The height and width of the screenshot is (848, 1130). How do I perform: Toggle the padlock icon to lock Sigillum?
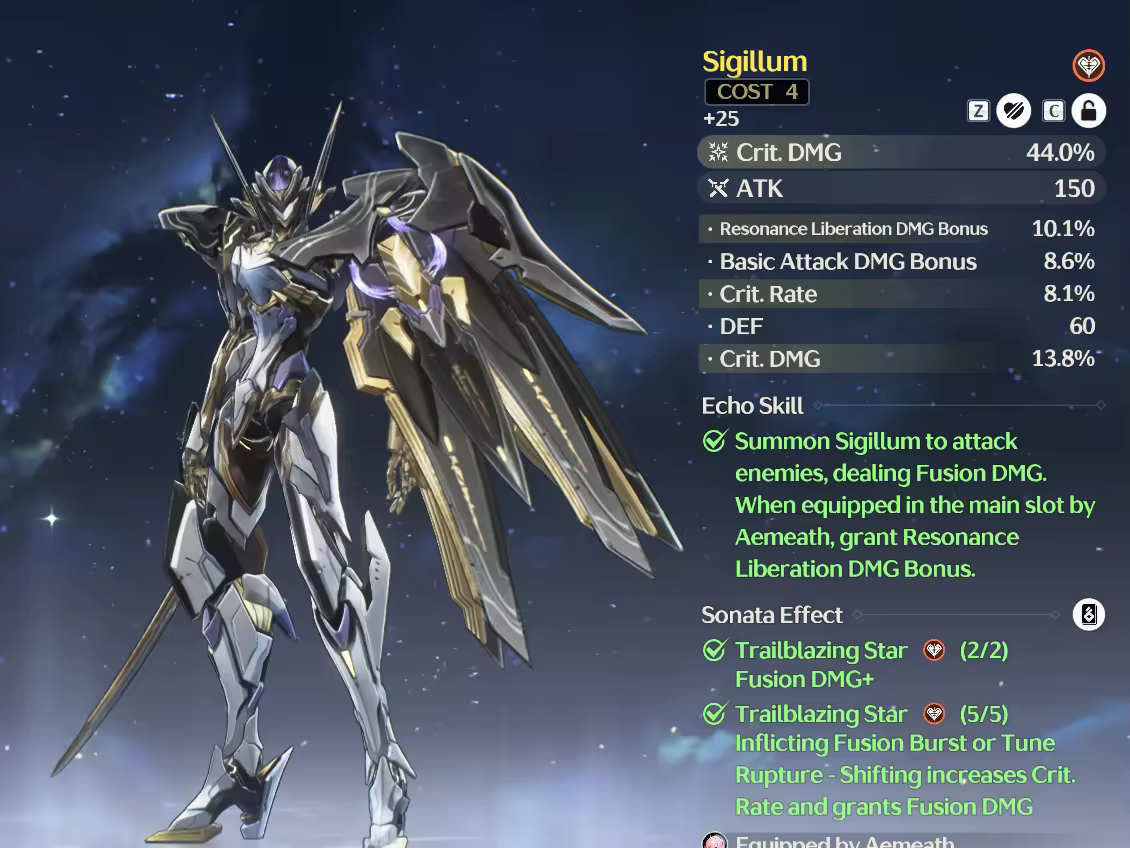(x=1088, y=110)
